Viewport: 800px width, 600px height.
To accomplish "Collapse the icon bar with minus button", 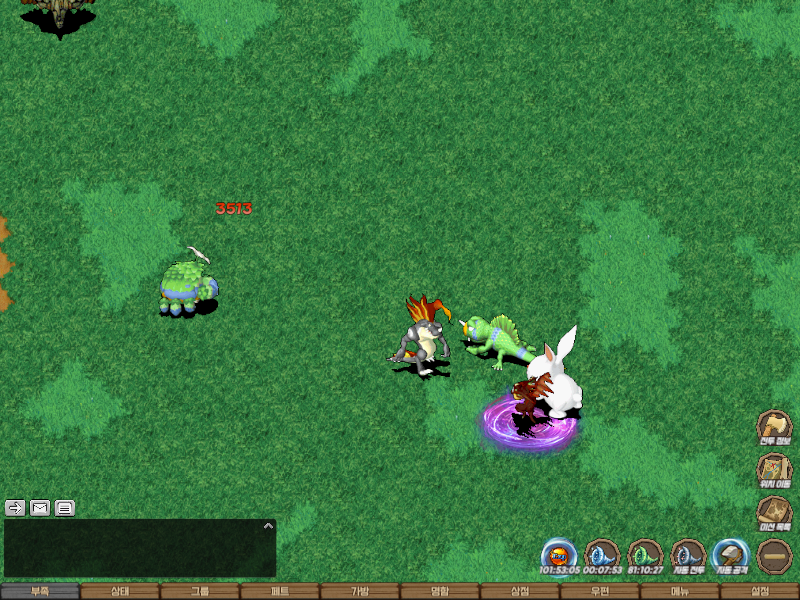I will (775, 556).
